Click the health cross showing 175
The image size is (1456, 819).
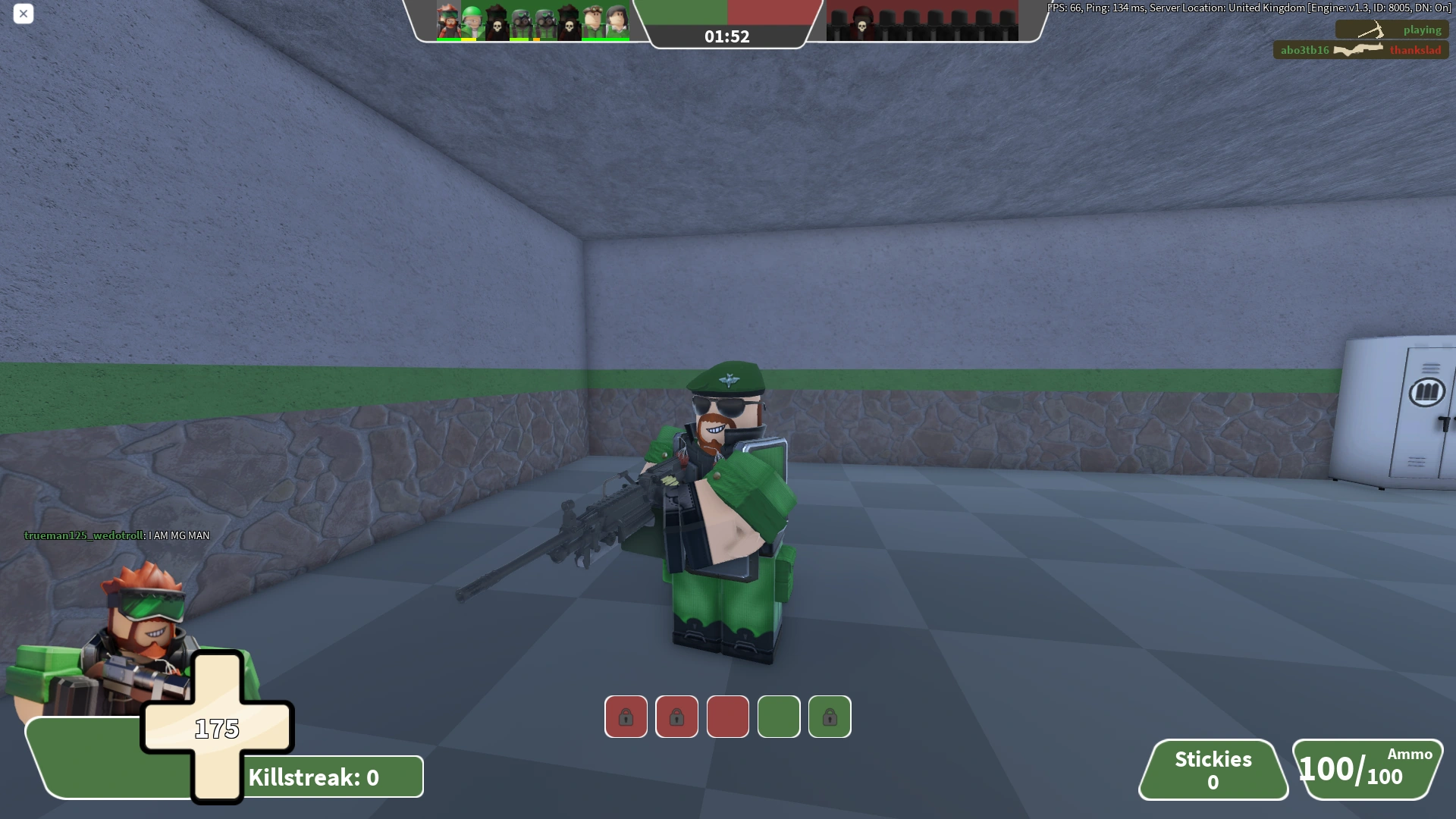tap(218, 728)
